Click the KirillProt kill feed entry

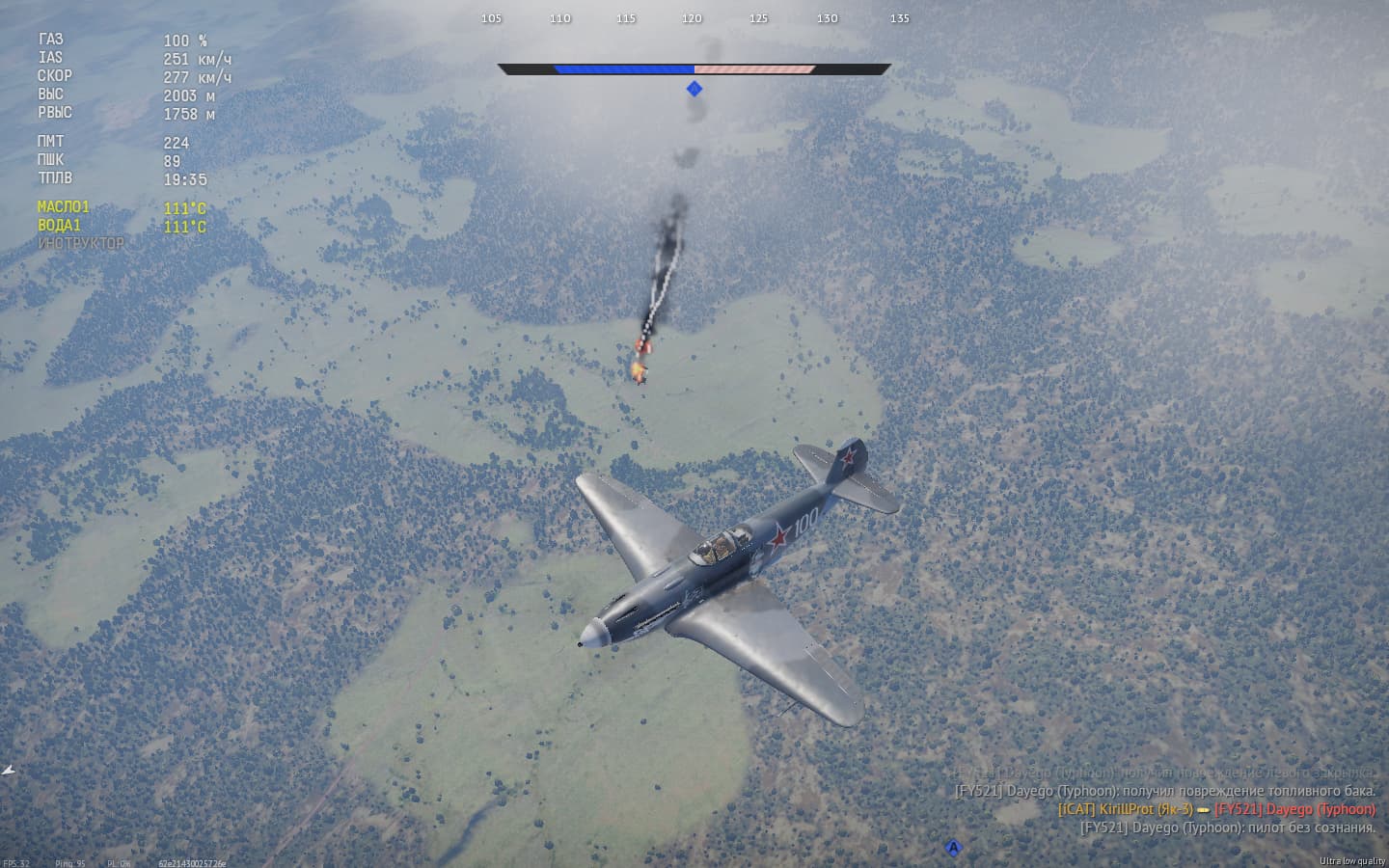1215,809
